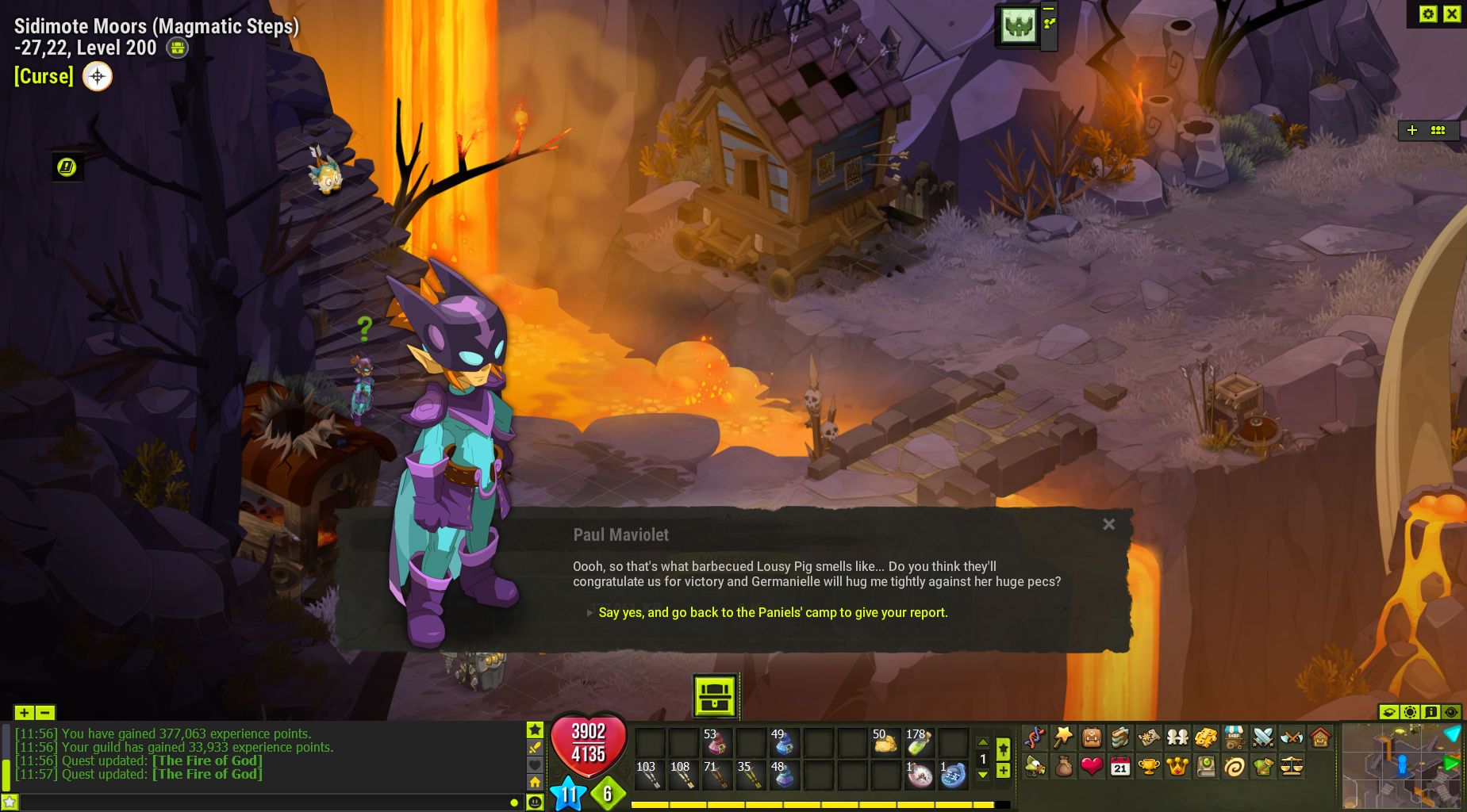Switch hotbar page with the down arrow
The width and height of the screenshot is (1467, 812).
983,775
